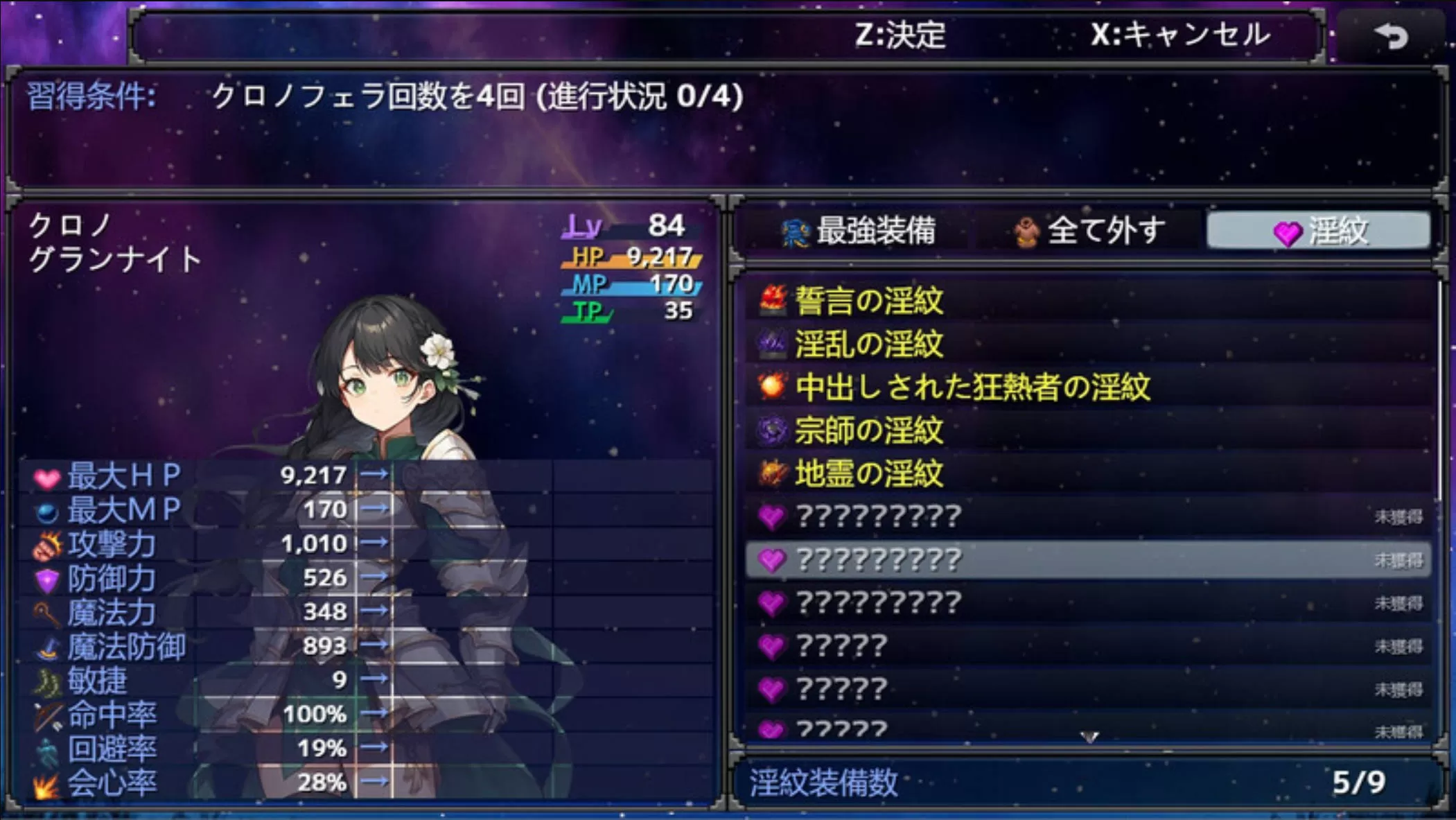Select the 最強装備 option
The width and height of the screenshot is (1456, 820).
point(859,231)
